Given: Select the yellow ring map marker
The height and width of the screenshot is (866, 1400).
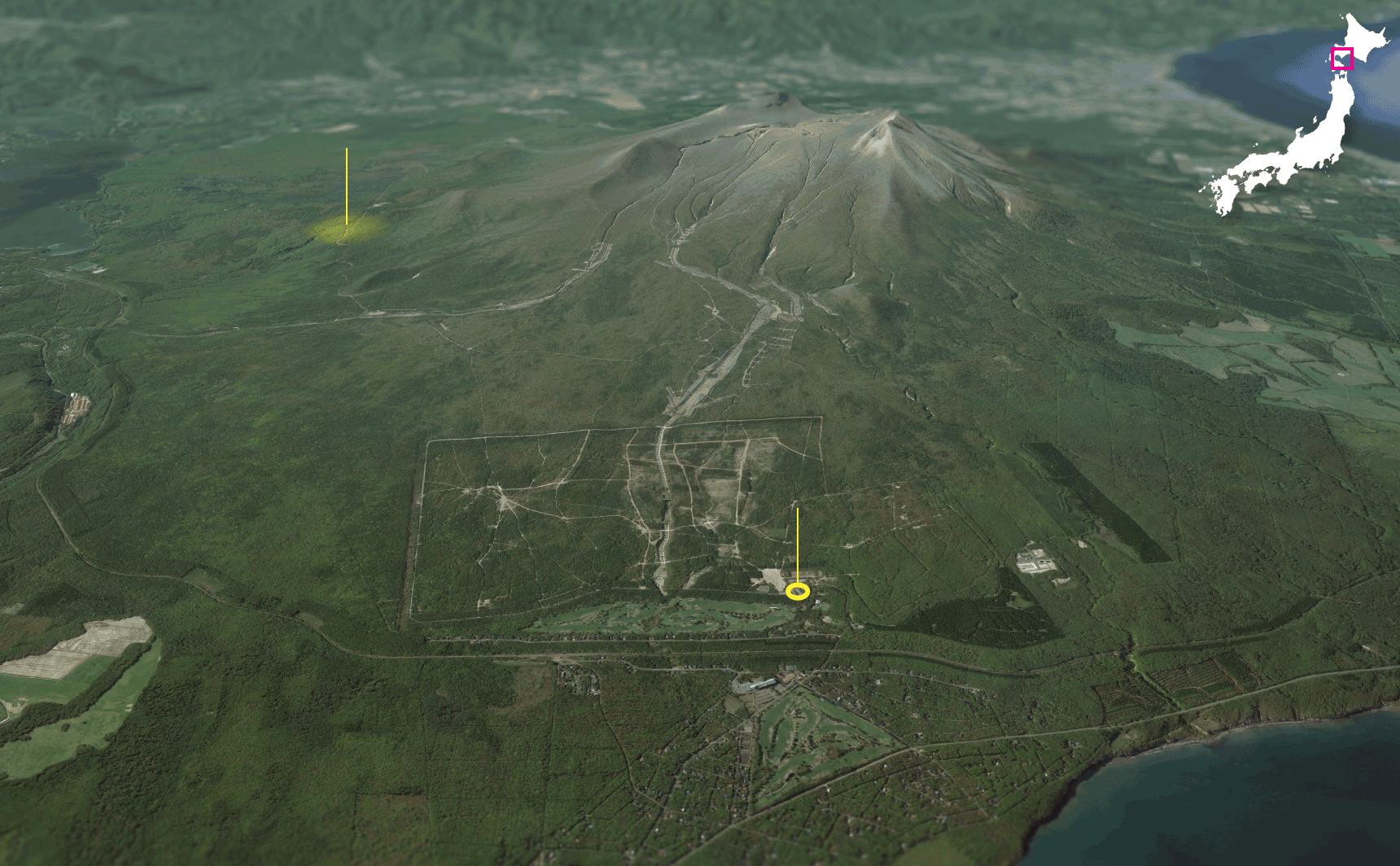Looking at the screenshot, I should (x=798, y=592).
